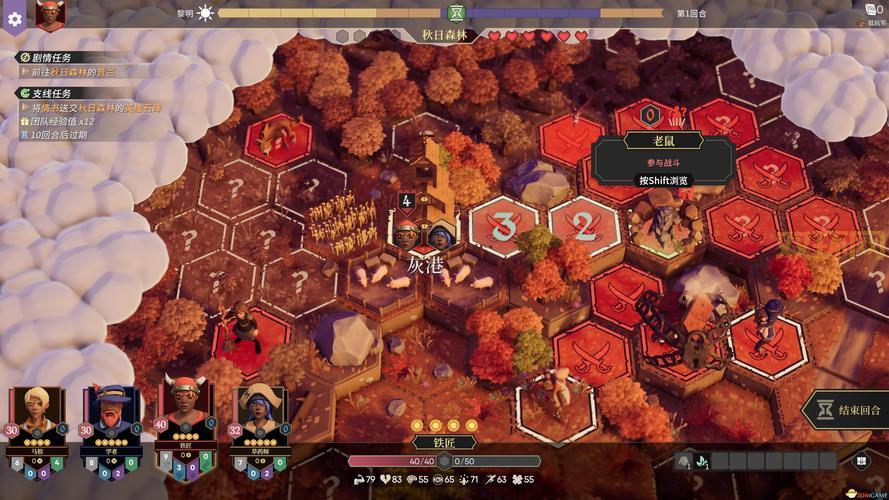Click the hourglass icon on the time bar
This screenshot has height=500, width=889.
(456, 13)
